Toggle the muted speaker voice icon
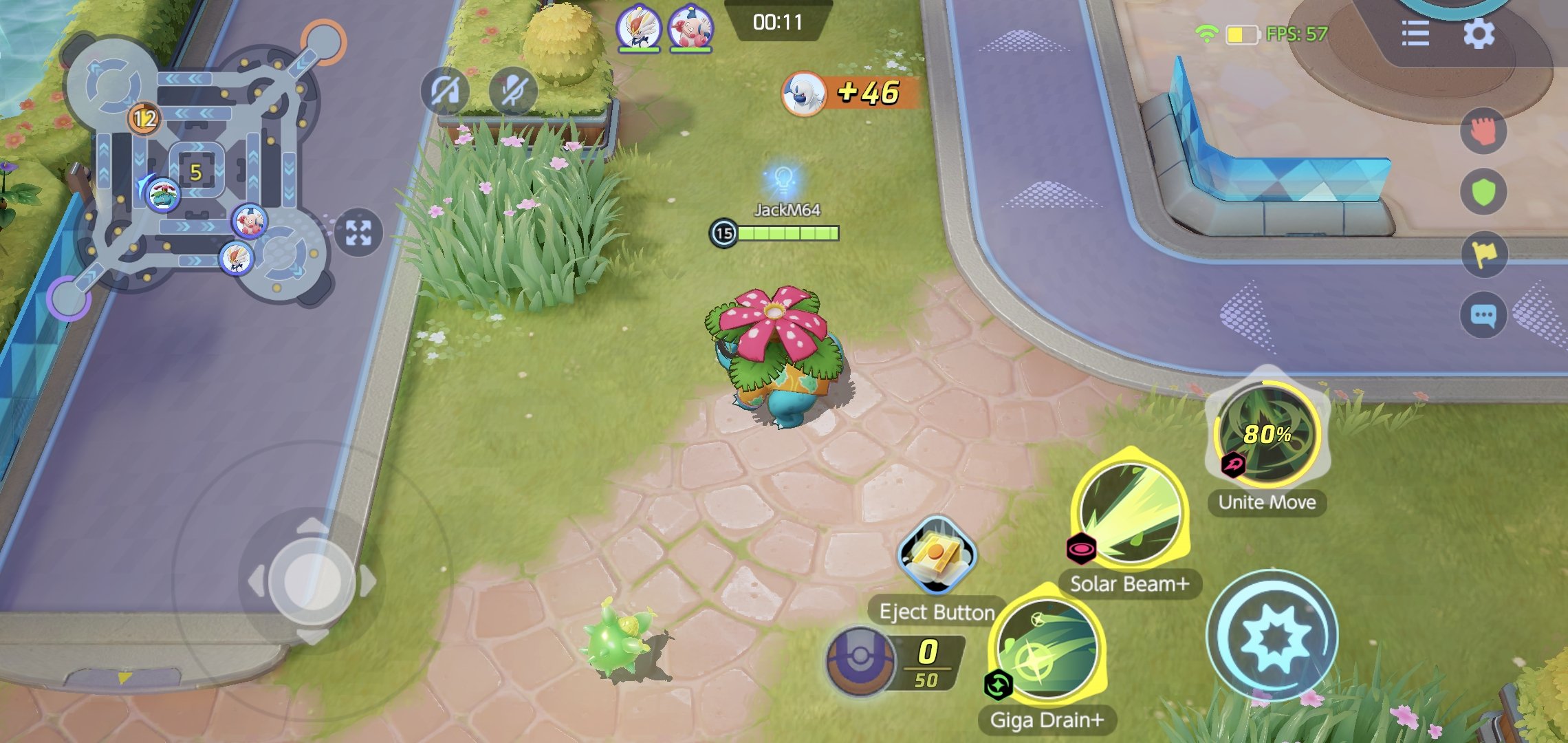Viewport: 1568px width, 743px height. (444, 91)
